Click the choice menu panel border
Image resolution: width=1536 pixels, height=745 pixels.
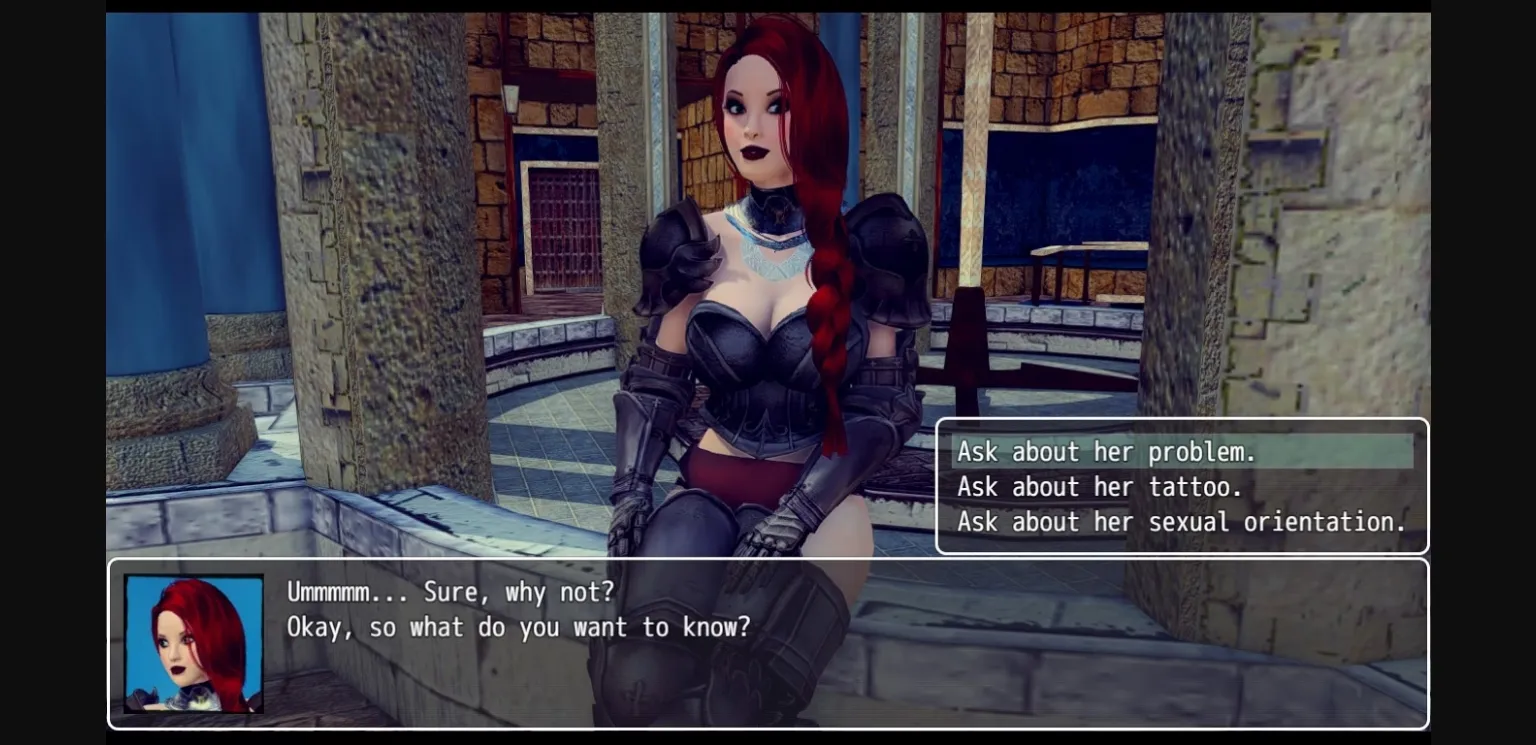click(1183, 418)
